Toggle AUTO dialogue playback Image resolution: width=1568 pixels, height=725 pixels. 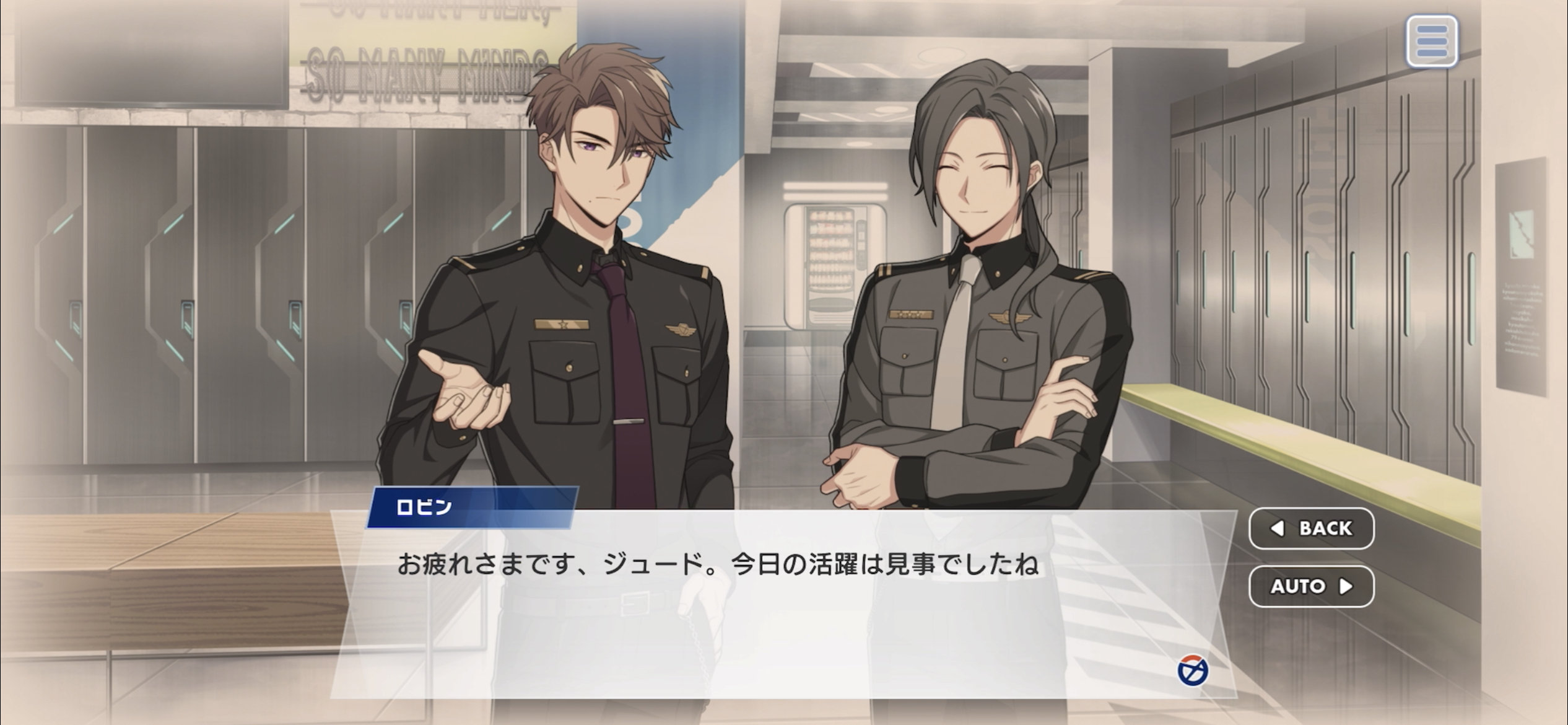click(1311, 586)
